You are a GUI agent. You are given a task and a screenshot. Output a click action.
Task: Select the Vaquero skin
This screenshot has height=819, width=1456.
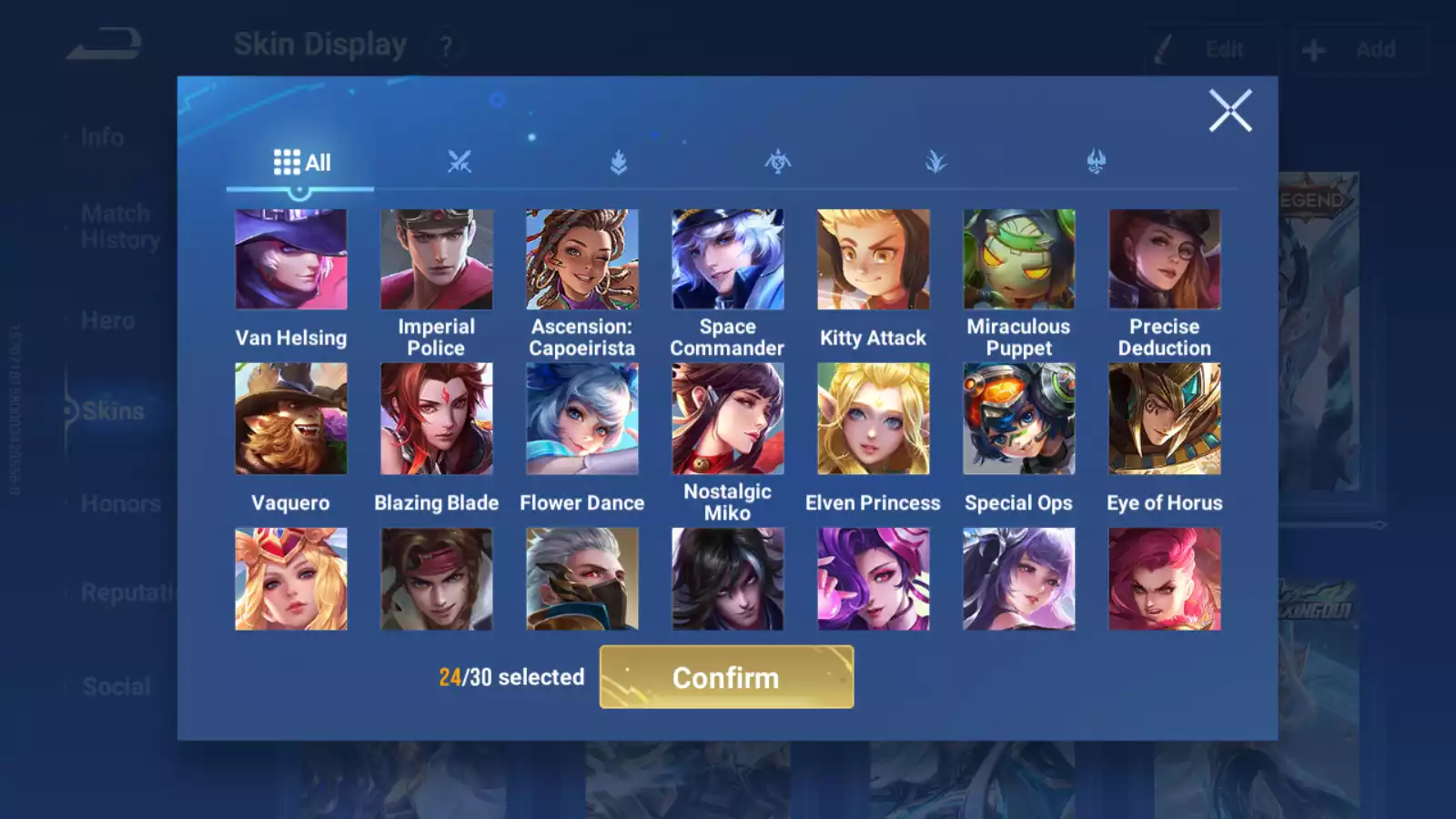point(291,420)
